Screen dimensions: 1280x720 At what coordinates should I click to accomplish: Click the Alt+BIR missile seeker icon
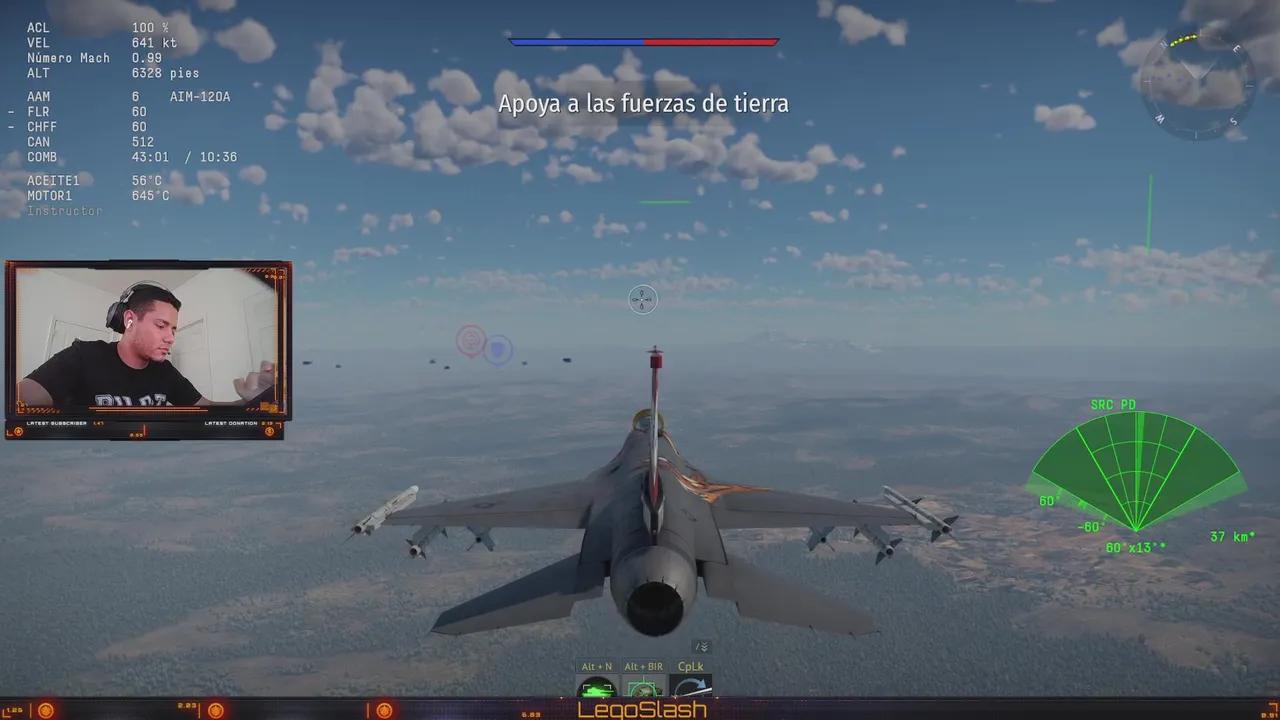(x=643, y=688)
